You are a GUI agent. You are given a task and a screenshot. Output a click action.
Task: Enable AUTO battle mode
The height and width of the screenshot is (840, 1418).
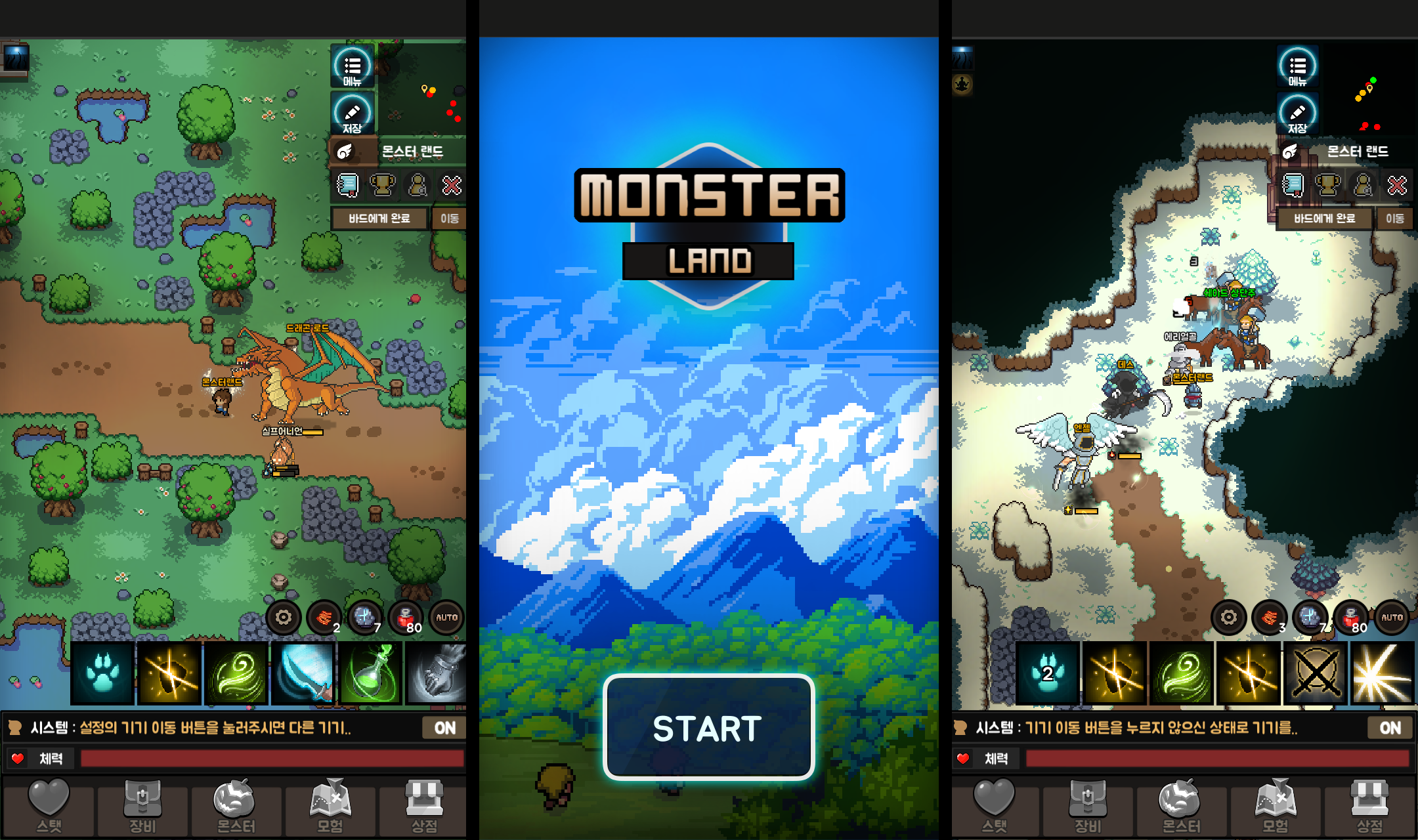point(446,617)
